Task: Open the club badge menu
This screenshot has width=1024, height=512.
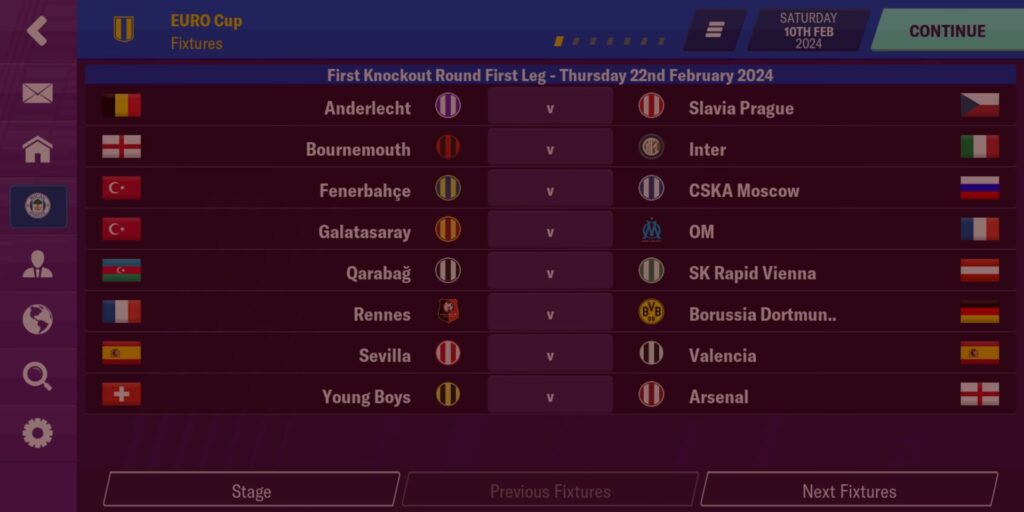Action: tap(38, 206)
